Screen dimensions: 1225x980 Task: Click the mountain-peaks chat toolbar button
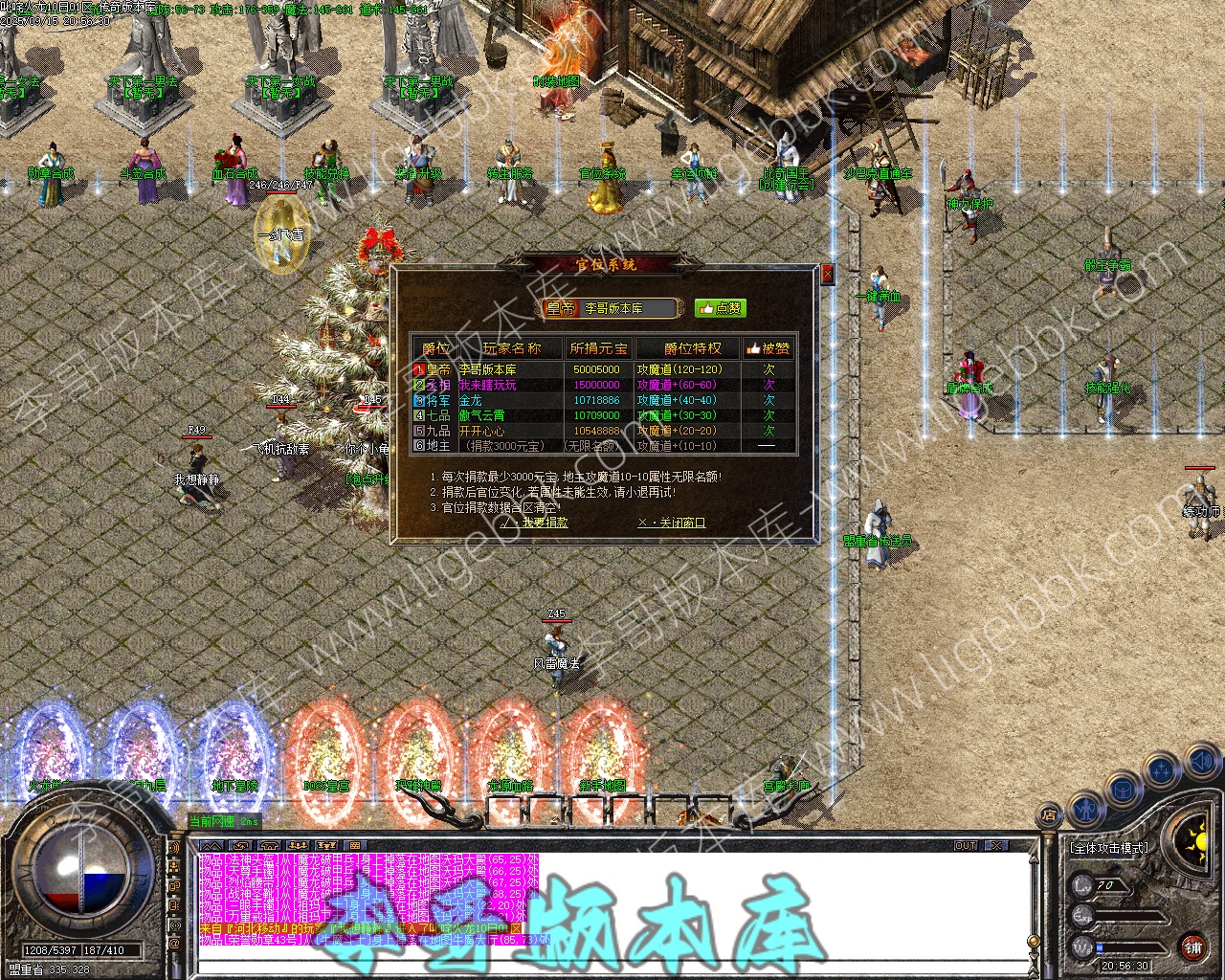coord(212,846)
